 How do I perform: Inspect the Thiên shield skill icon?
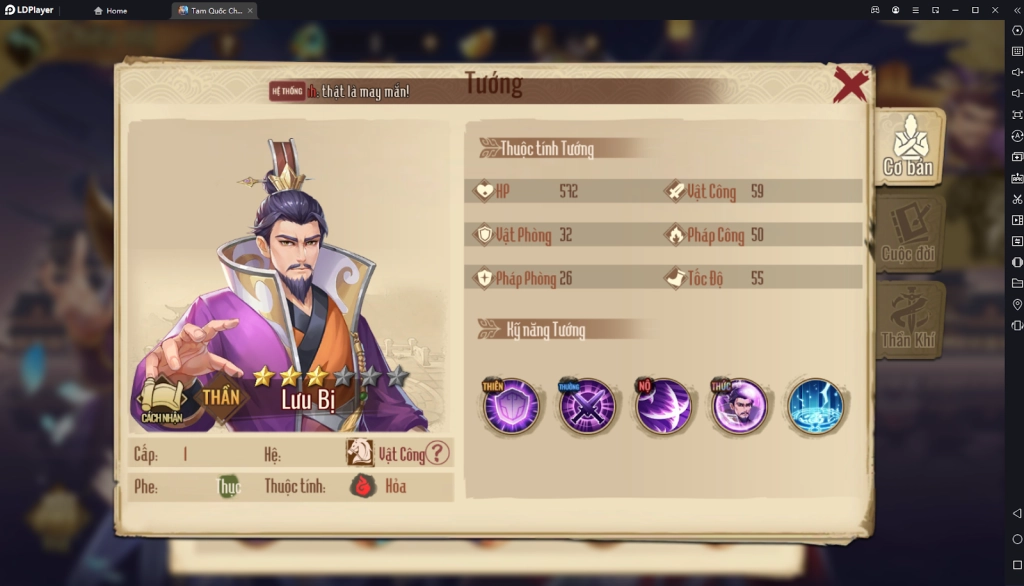(511, 406)
